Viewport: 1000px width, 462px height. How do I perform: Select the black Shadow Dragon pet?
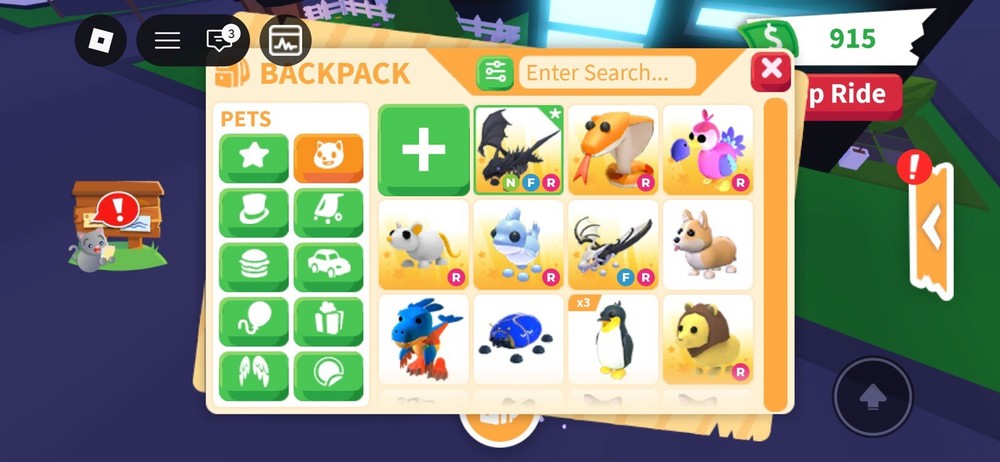click(x=518, y=150)
